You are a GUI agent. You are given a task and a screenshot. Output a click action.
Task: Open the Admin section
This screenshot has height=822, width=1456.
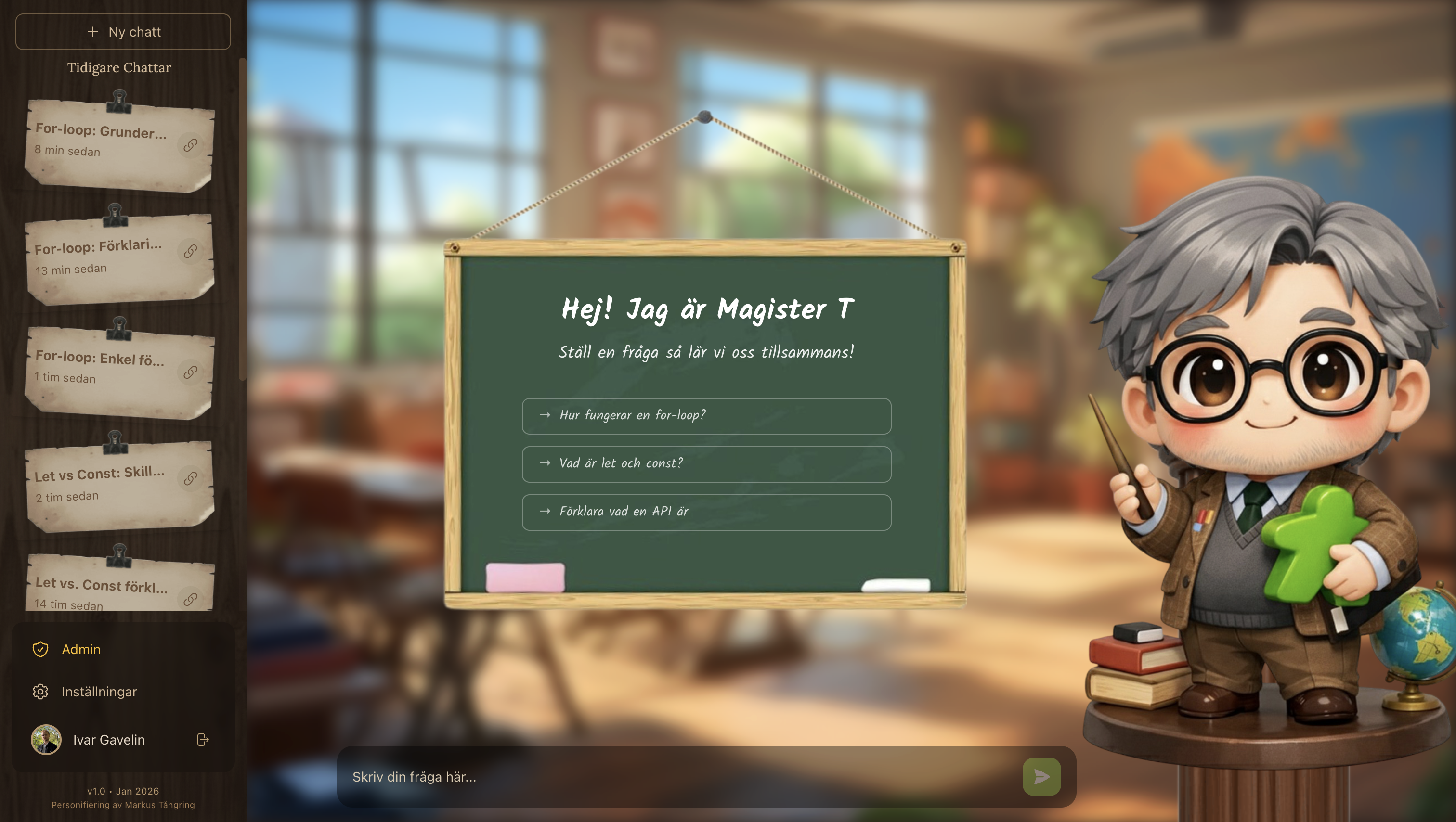pos(80,650)
